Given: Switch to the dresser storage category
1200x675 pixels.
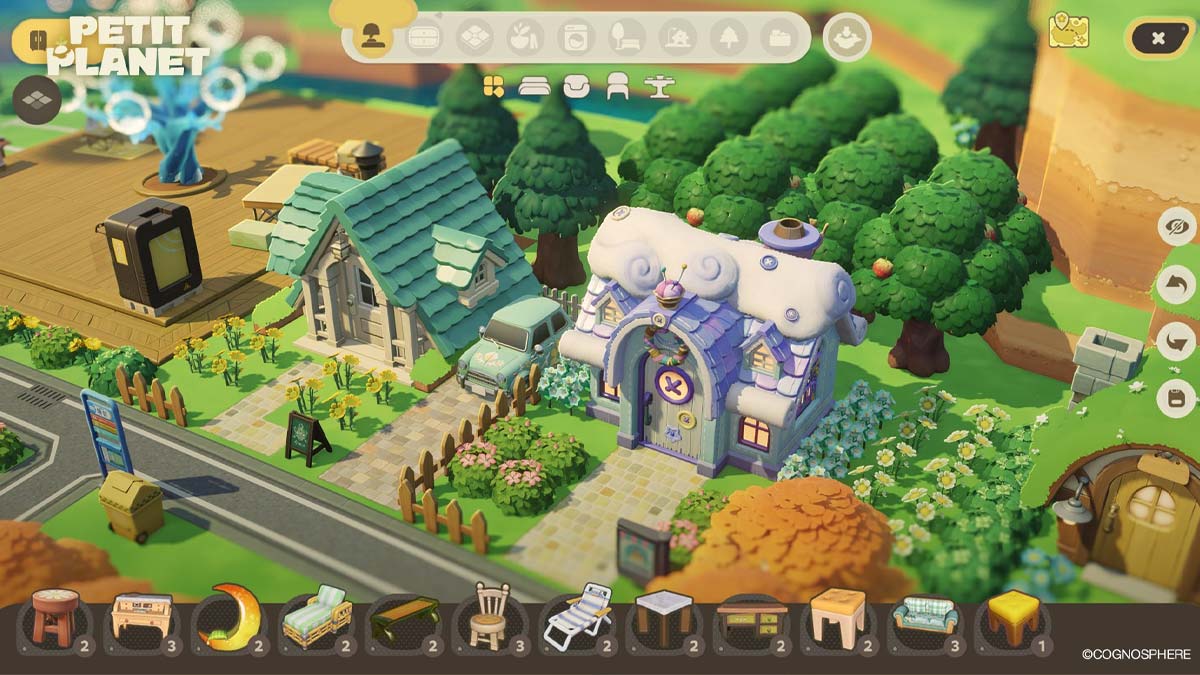Looking at the screenshot, I should pyautogui.click(x=424, y=38).
